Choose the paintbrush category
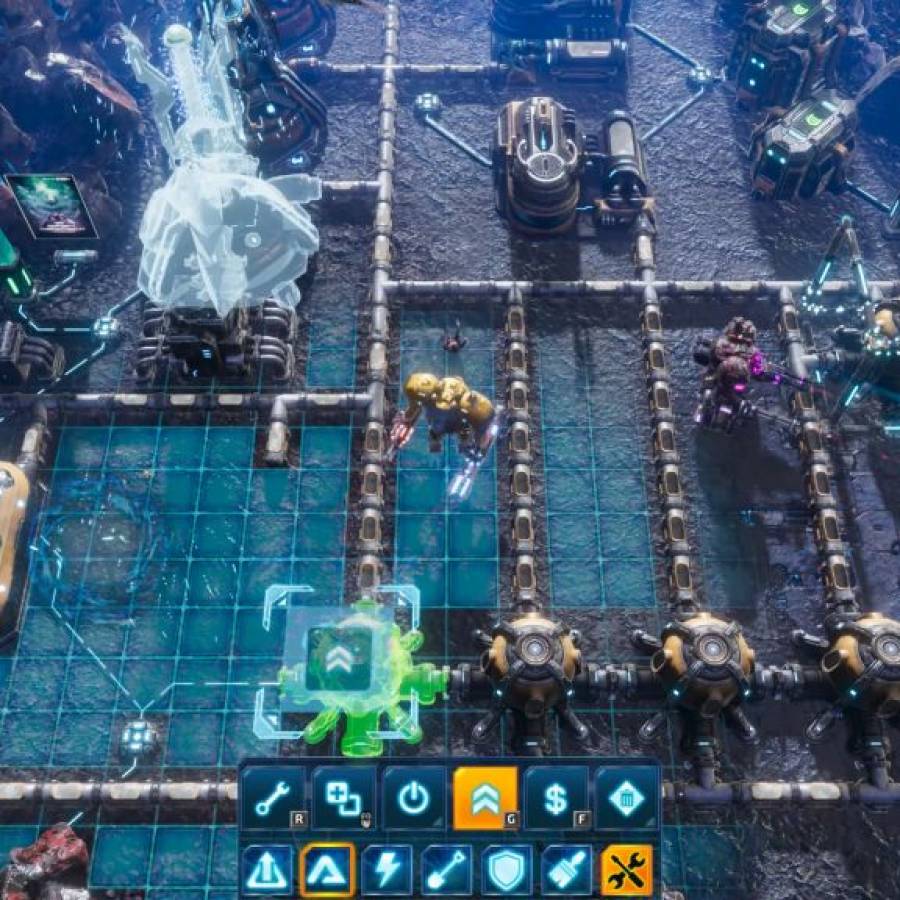The image size is (900, 900). click(567, 870)
